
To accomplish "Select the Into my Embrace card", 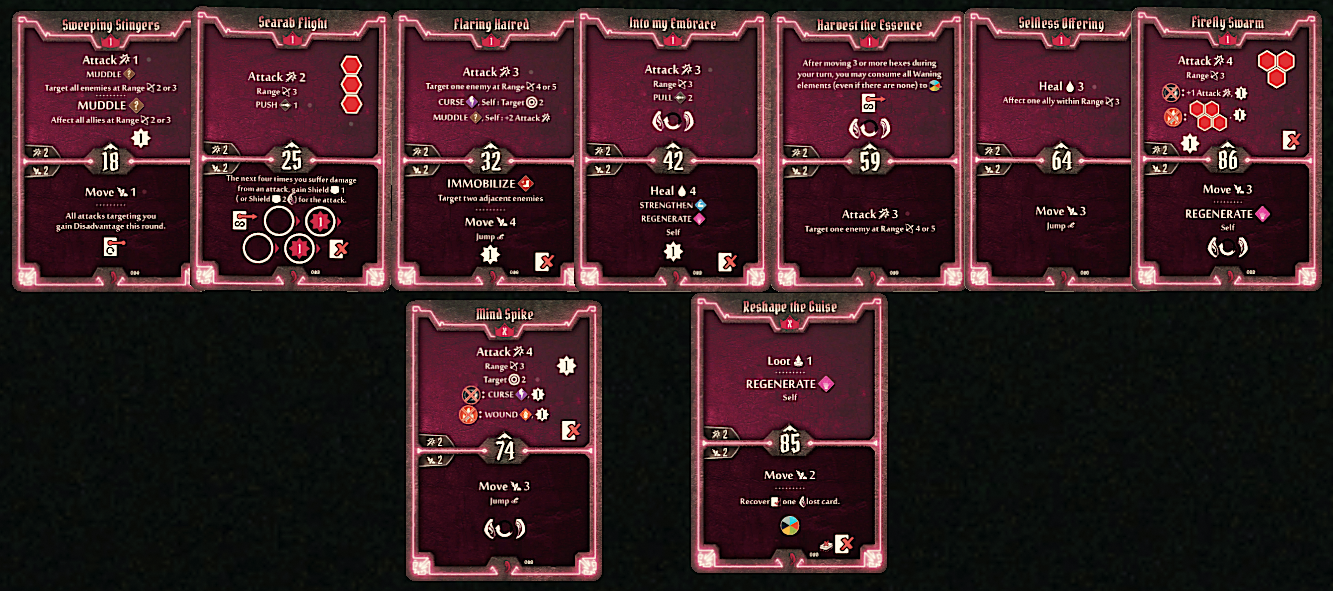I will (x=673, y=150).
